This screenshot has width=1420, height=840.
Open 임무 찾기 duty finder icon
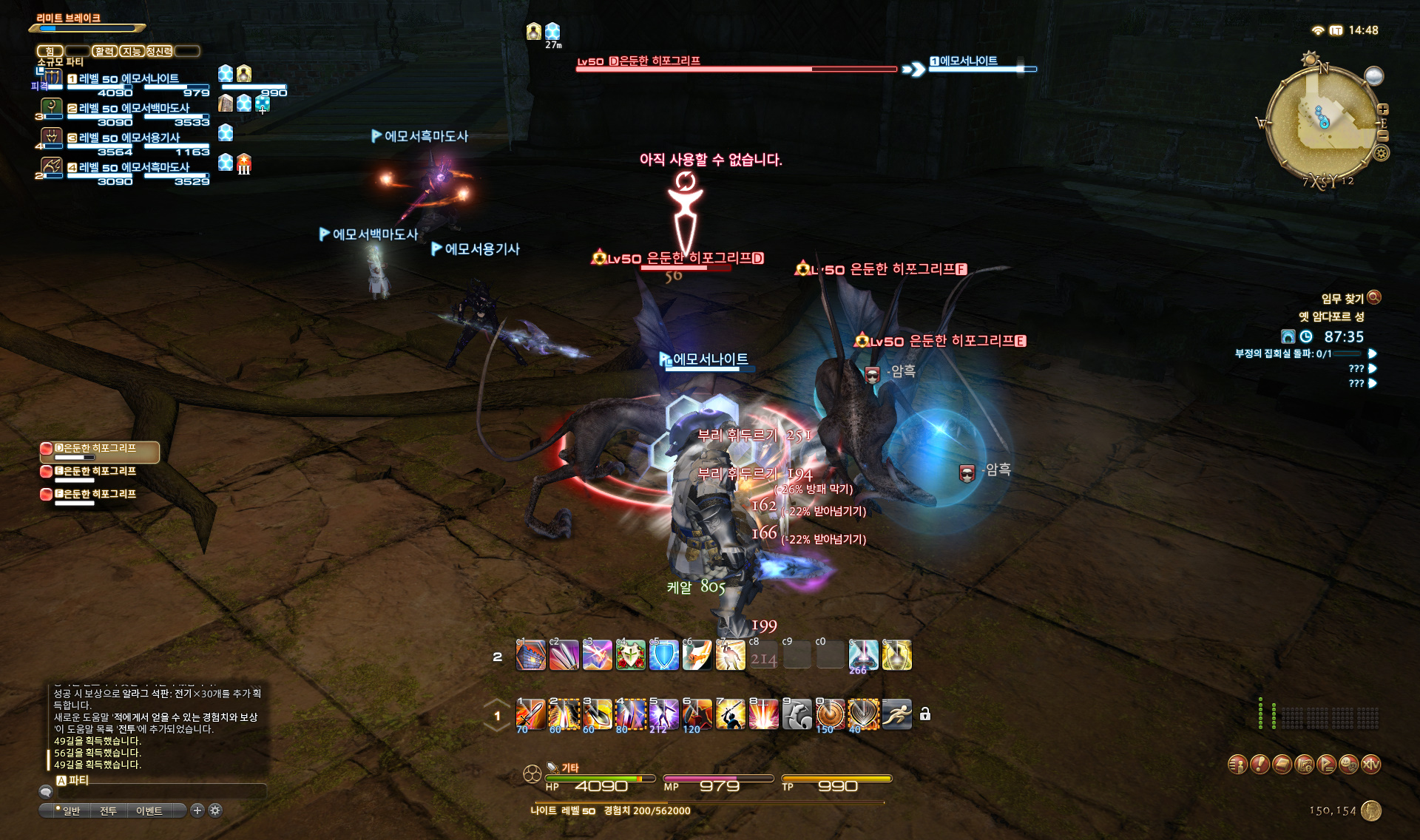click(x=1374, y=297)
